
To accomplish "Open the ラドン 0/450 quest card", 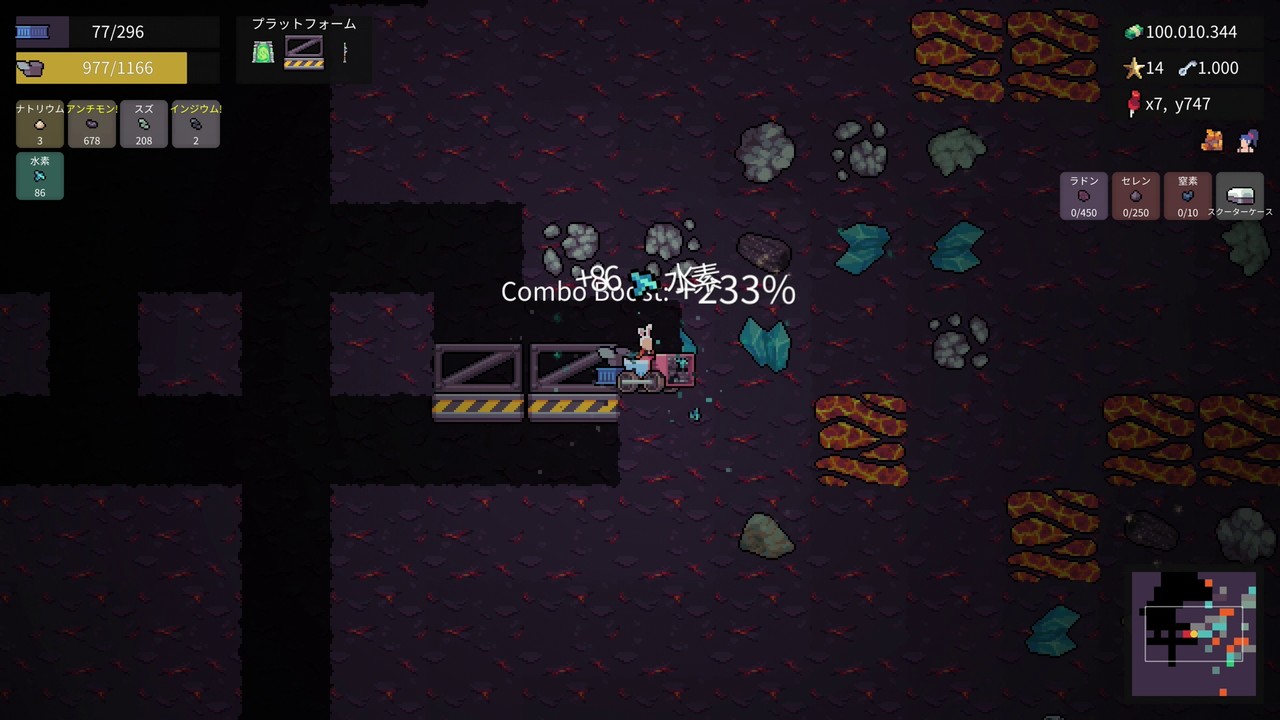I will (1083, 196).
